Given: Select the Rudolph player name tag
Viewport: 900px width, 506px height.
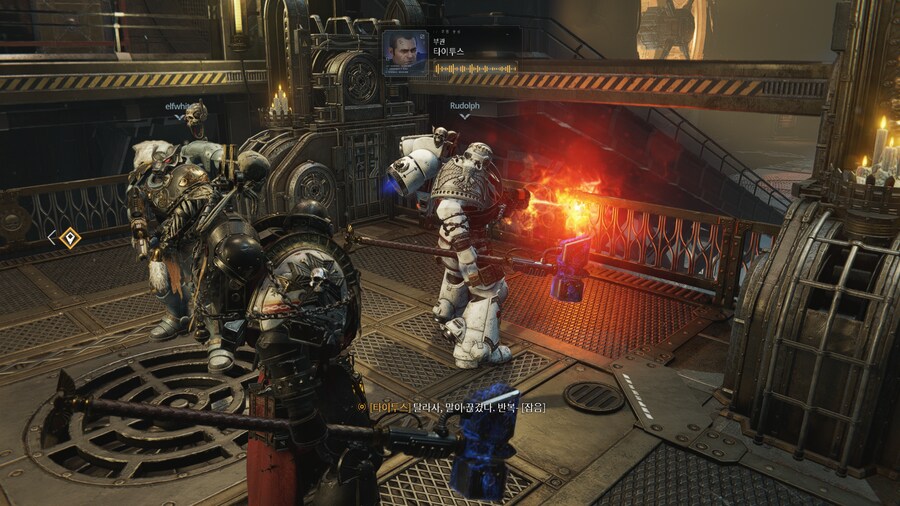Looking at the screenshot, I should pyautogui.click(x=464, y=104).
